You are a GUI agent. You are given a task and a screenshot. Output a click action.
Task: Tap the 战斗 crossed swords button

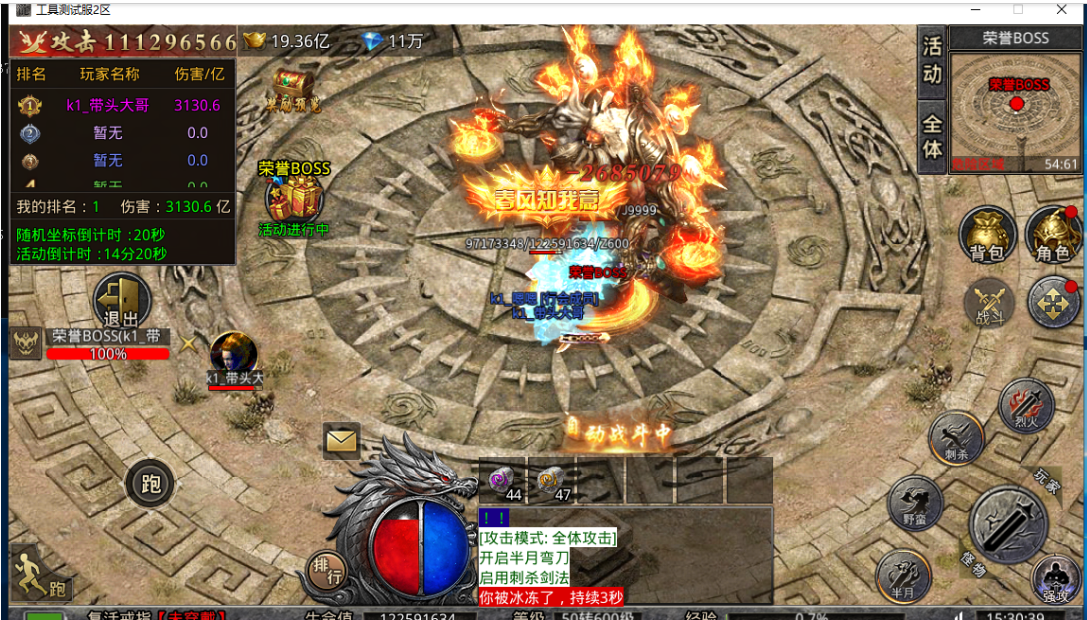click(989, 304)
